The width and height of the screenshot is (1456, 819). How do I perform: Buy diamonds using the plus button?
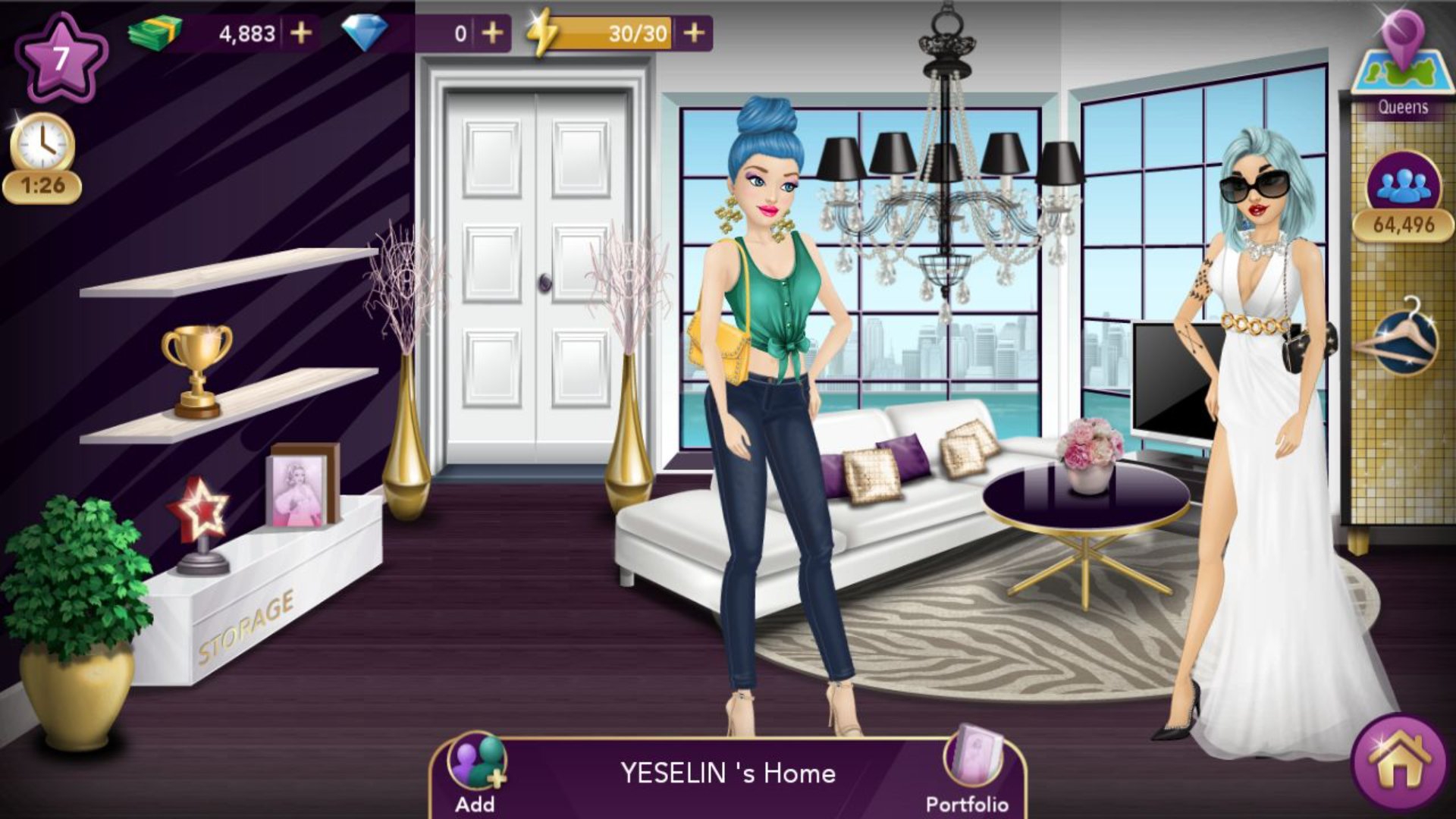click(492, 33)
